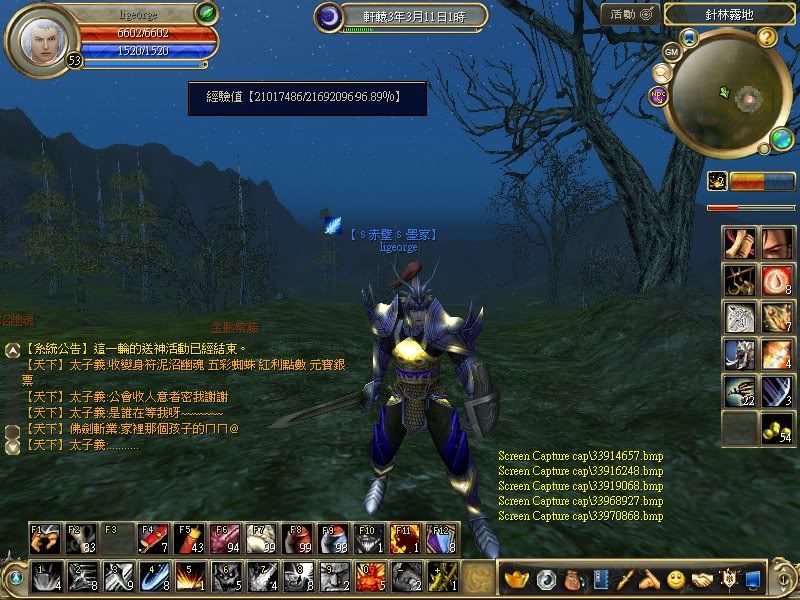Screen dimensions: 800x600
Task: Contact the GM via minimap button
Action: click(x=671, y=52)
